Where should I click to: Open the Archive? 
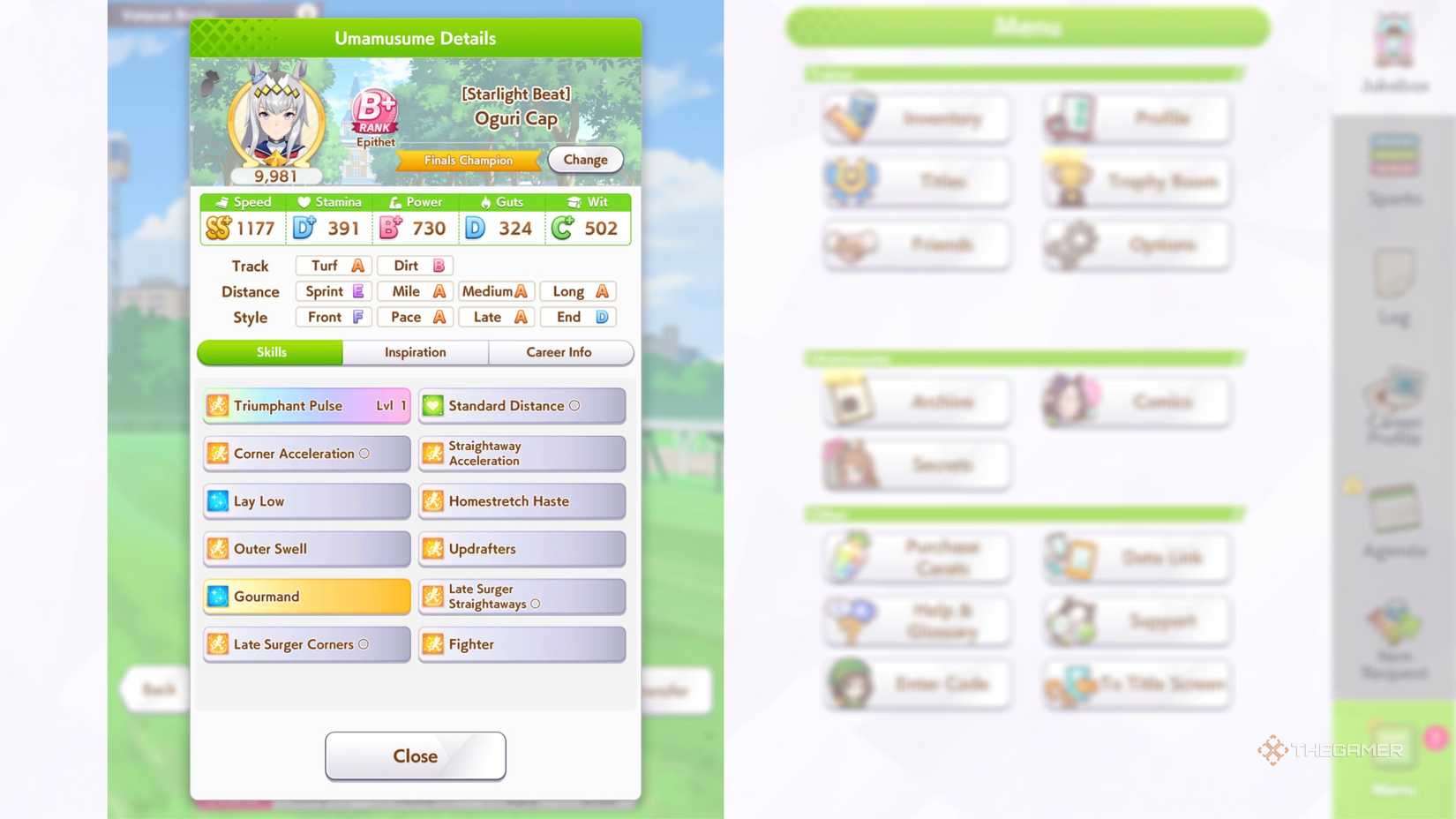click(915, 402)
